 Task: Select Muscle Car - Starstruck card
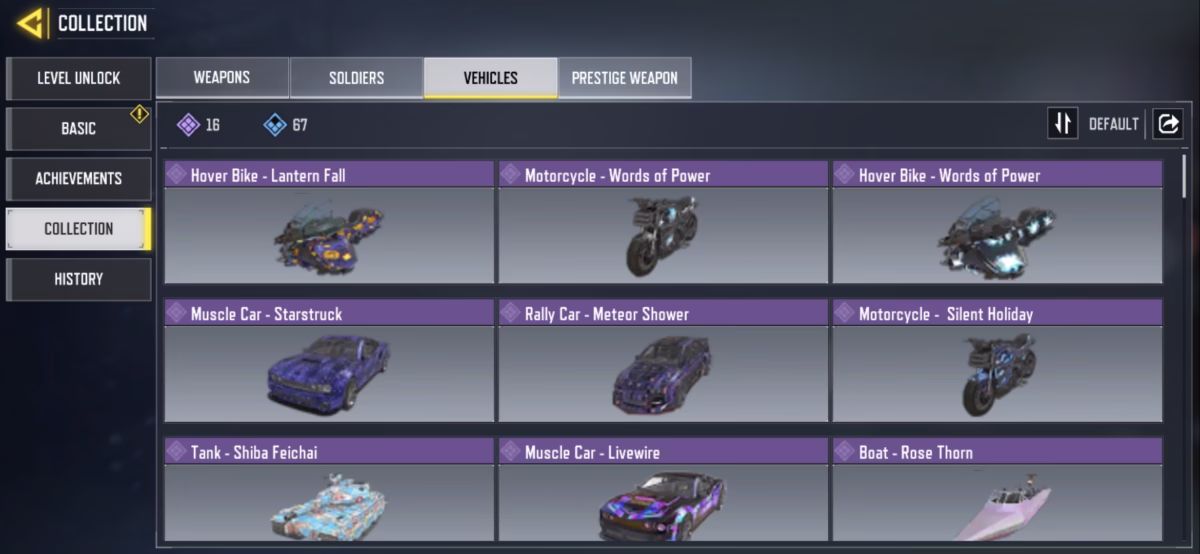point(329,360)
